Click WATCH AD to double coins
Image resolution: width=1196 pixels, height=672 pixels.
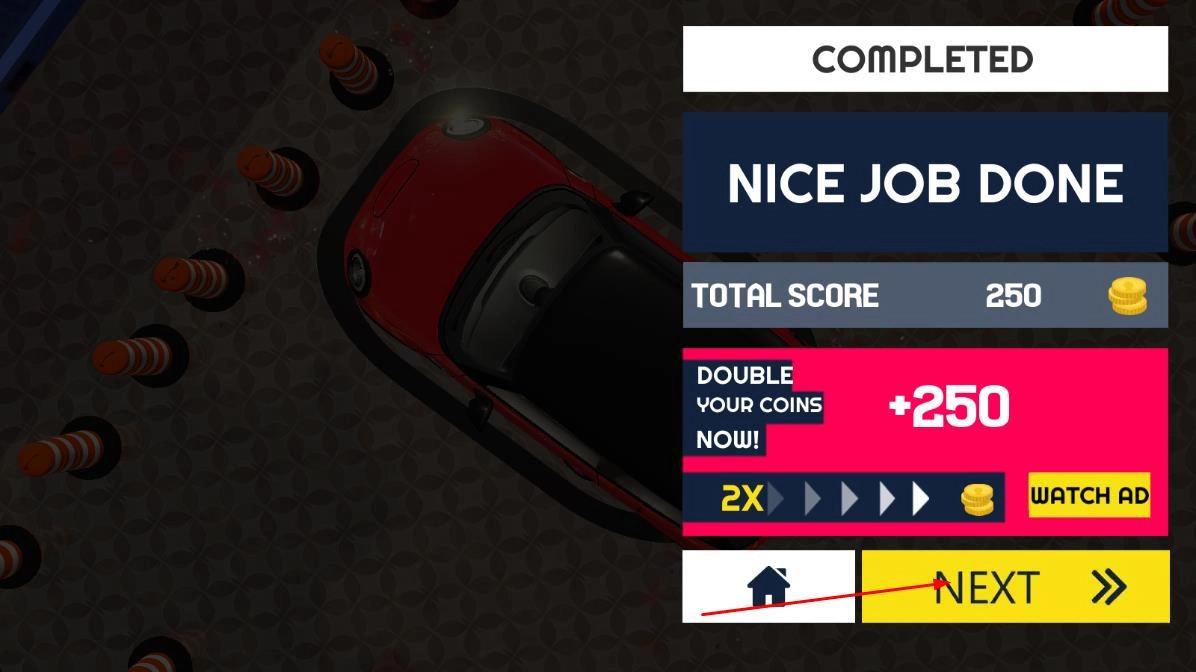1089,495
